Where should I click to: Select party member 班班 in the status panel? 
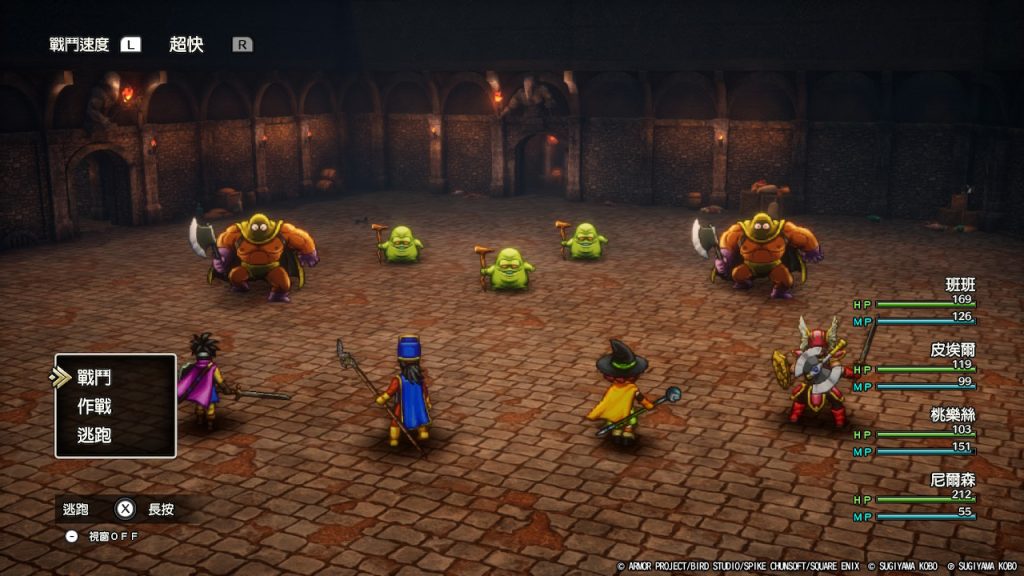coord(959,285)
